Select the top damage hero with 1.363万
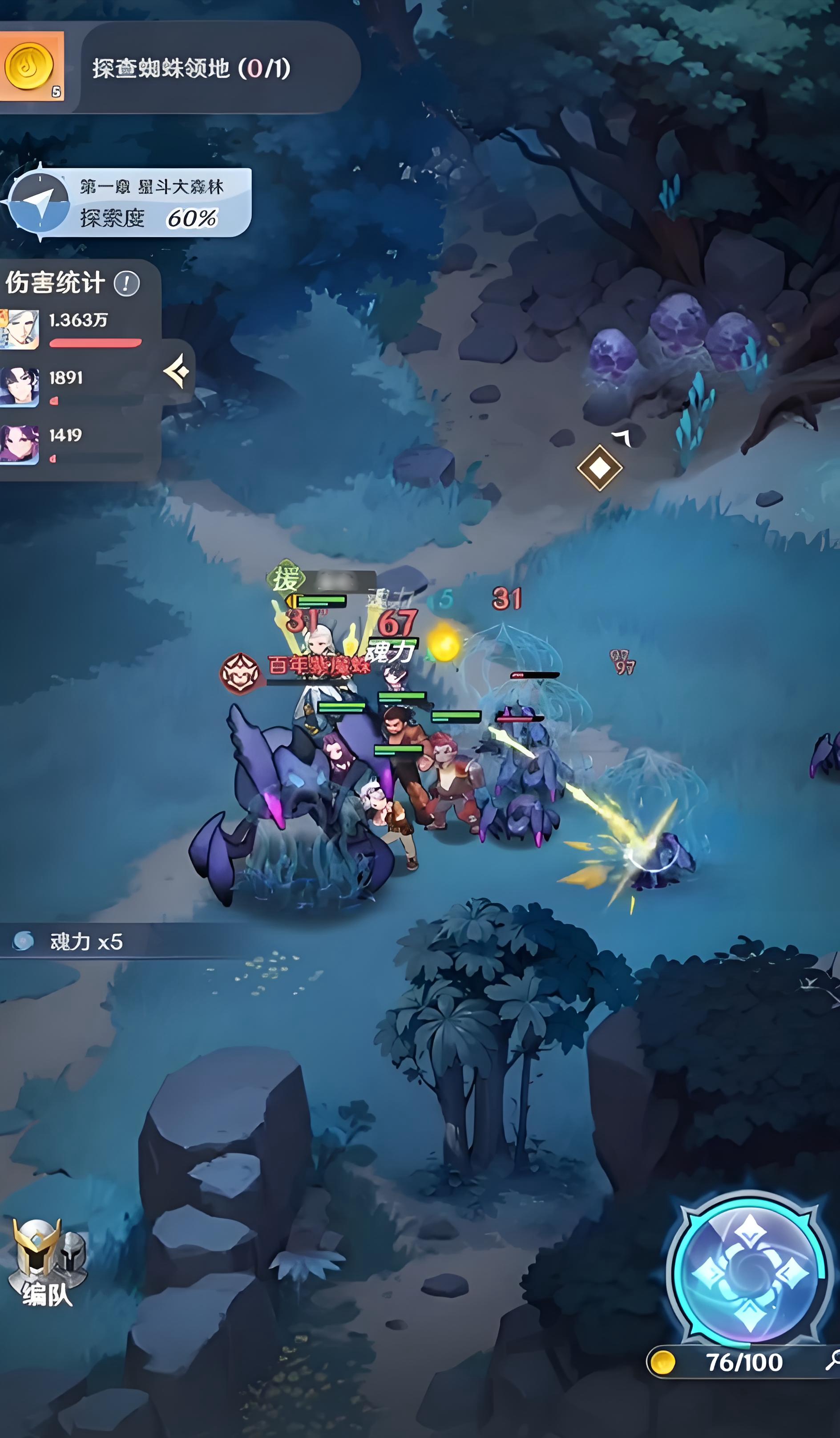Image resolution: width=840 pixels, height=1438 pixels. [20, 329]
